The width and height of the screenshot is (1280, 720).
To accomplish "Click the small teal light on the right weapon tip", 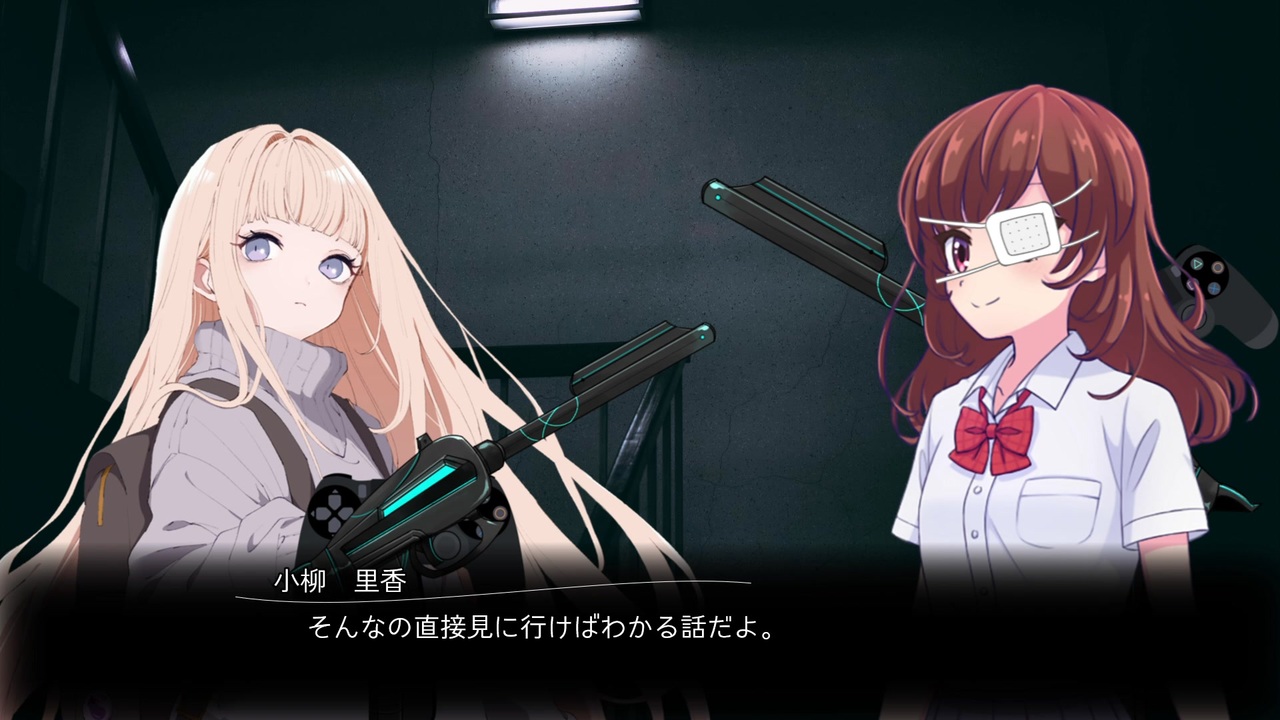I will 717,196.
